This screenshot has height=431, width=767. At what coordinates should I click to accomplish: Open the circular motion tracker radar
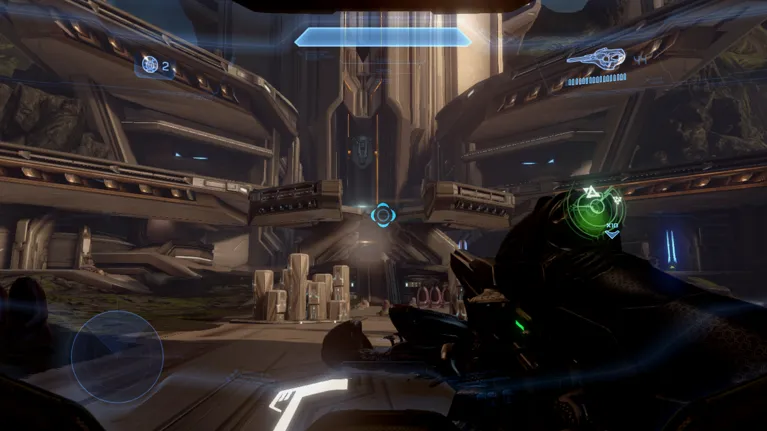click(x=116, y=356)
